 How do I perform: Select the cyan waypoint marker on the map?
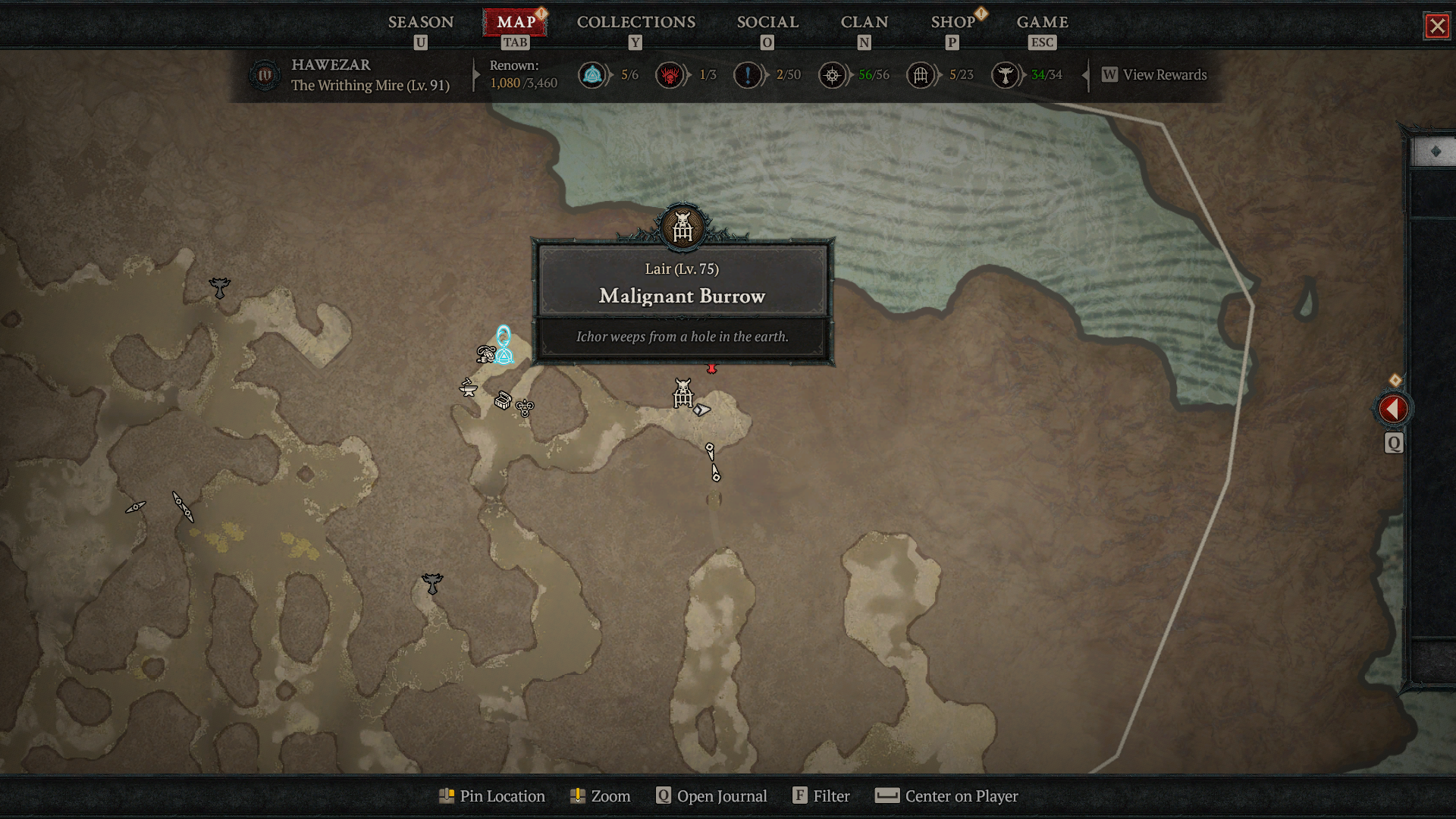point(504,346)
